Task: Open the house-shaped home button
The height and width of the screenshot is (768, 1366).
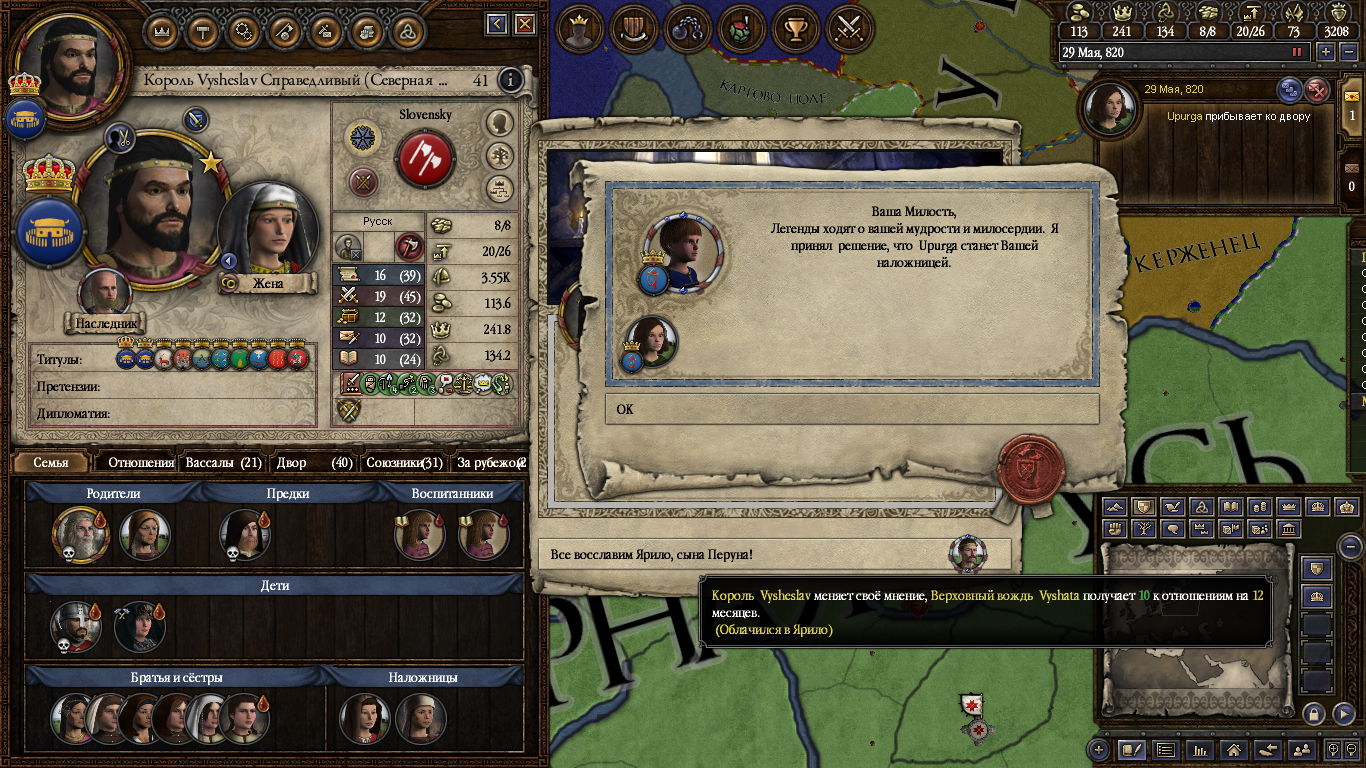Action: [x=1234, y=749]
